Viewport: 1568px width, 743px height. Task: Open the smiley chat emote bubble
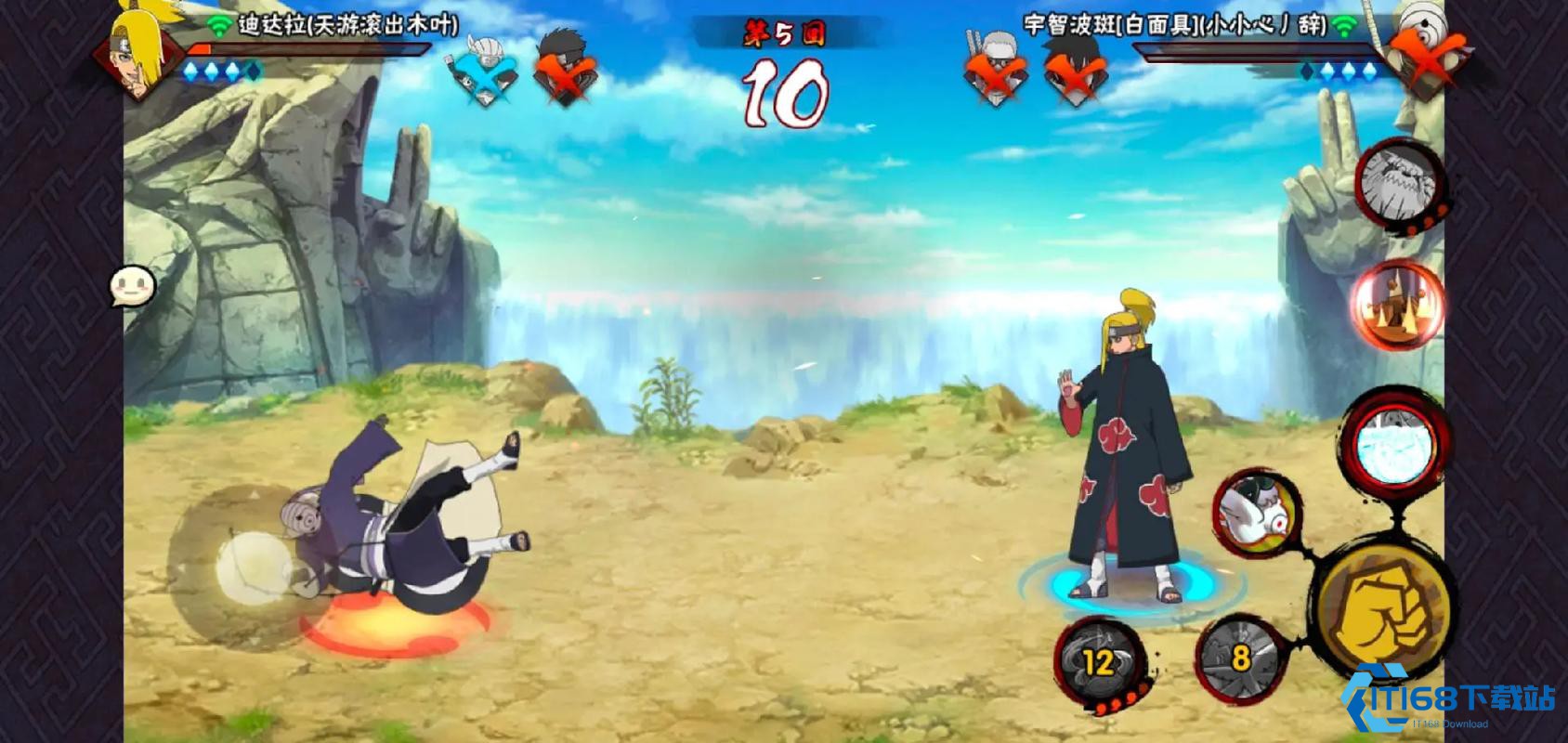[131, 288]
